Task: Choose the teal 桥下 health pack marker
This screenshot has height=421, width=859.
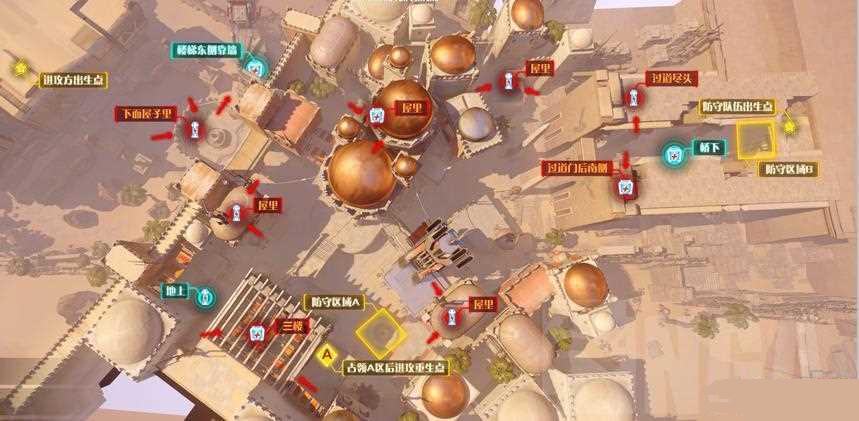Action: [674, 153]
